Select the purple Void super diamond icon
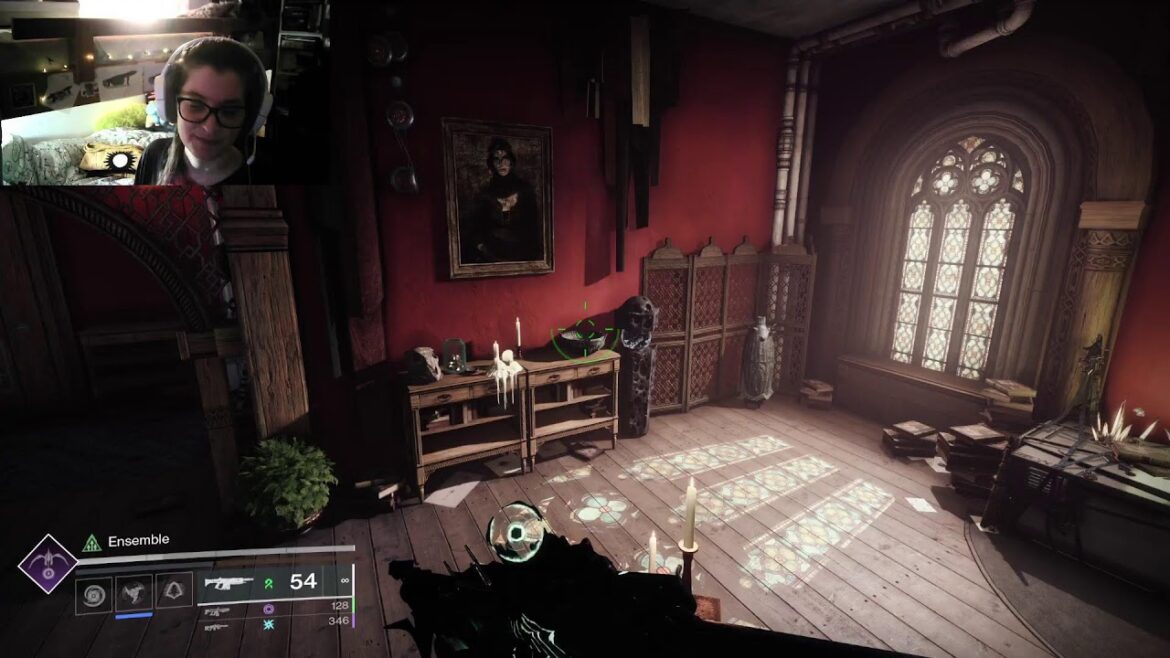Image resolution: width=1170 pixels, height=658 pixels. click(x=47, y=564)
